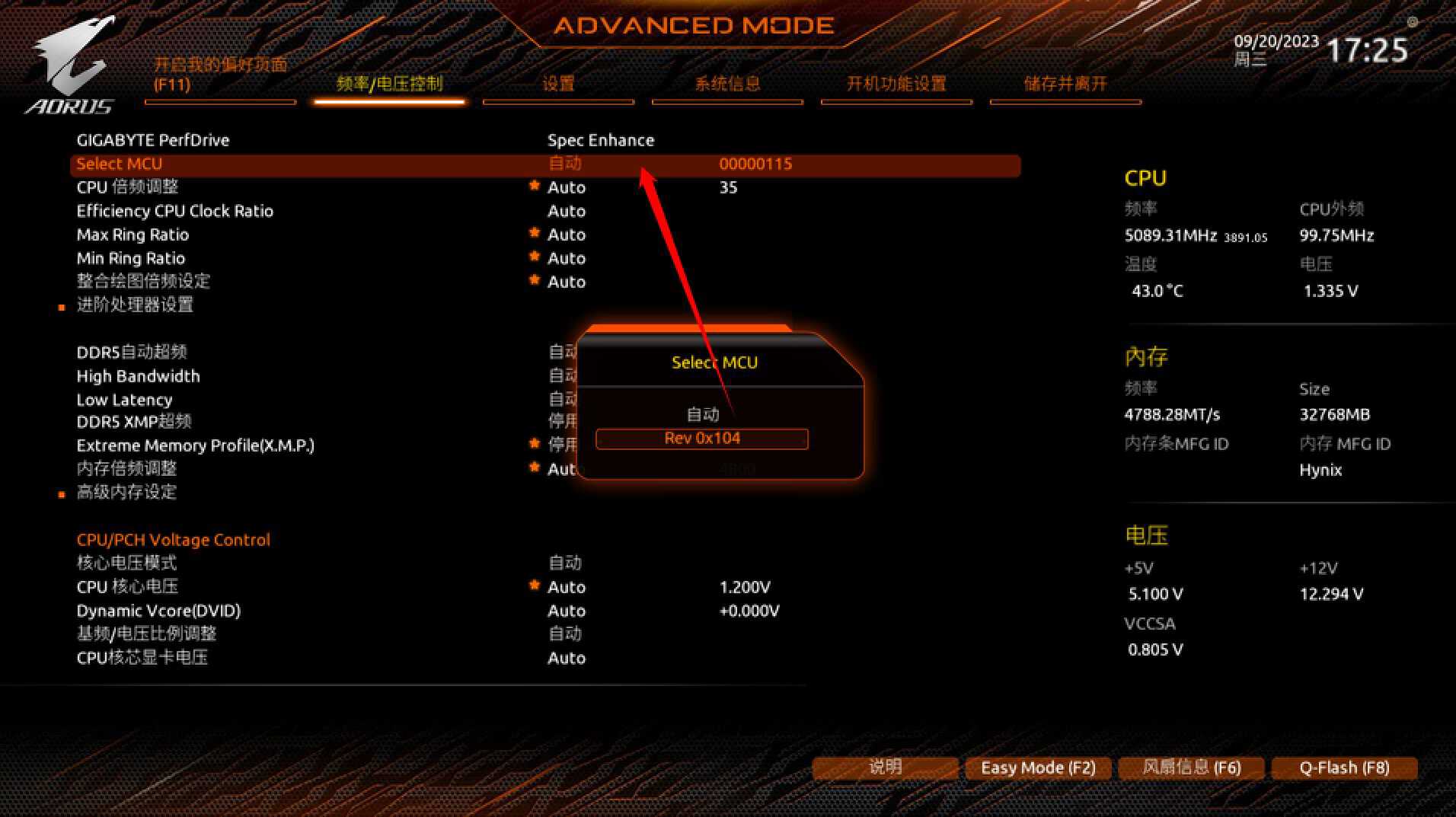The image size is (1456, 817).
Task: Choose the DDR5自动超频 option row
Action: coord(132,353)
